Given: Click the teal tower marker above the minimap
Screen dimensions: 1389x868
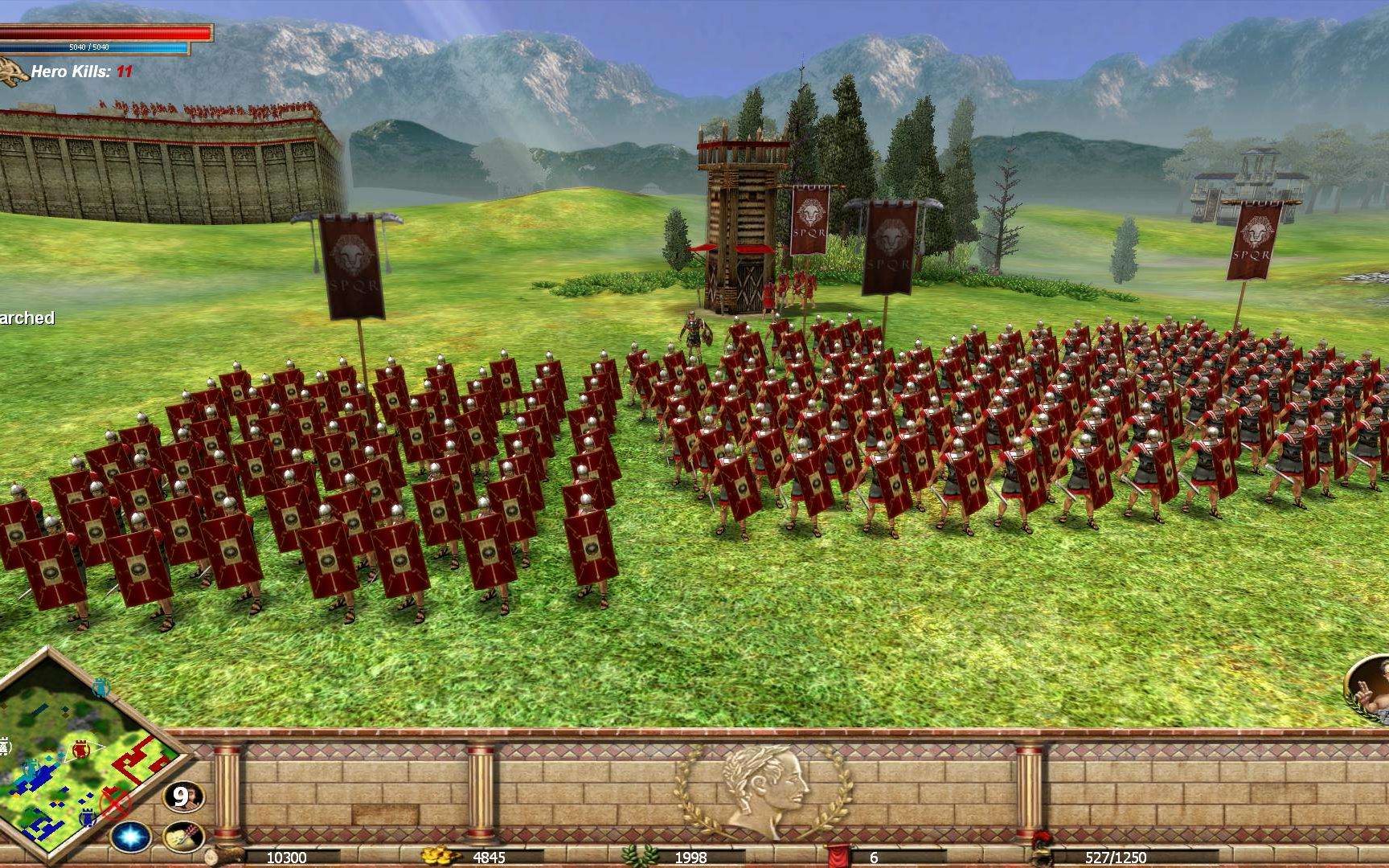Looking at the screenshot, I should tap(102, 686).
